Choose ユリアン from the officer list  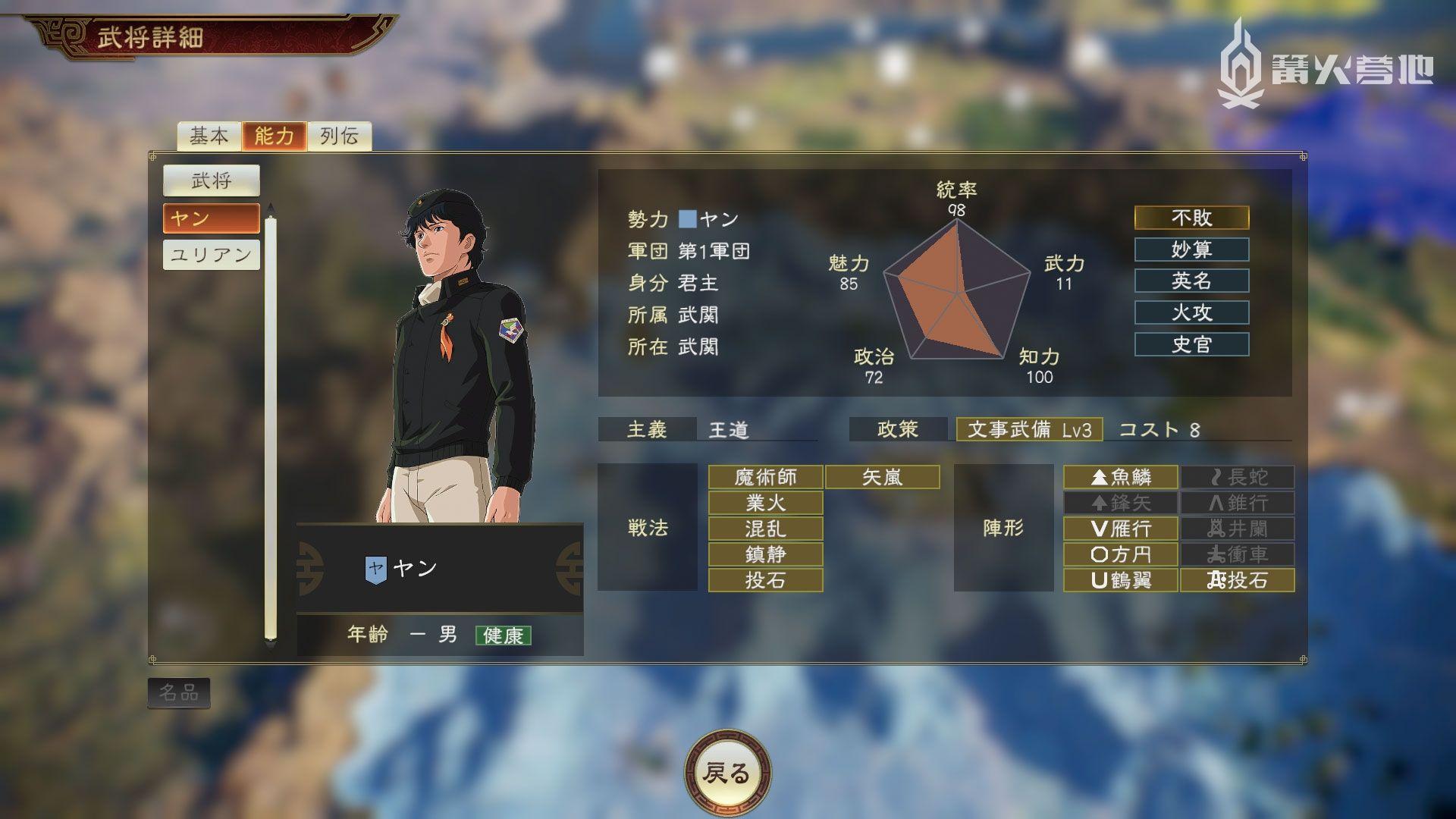(211, 255)
